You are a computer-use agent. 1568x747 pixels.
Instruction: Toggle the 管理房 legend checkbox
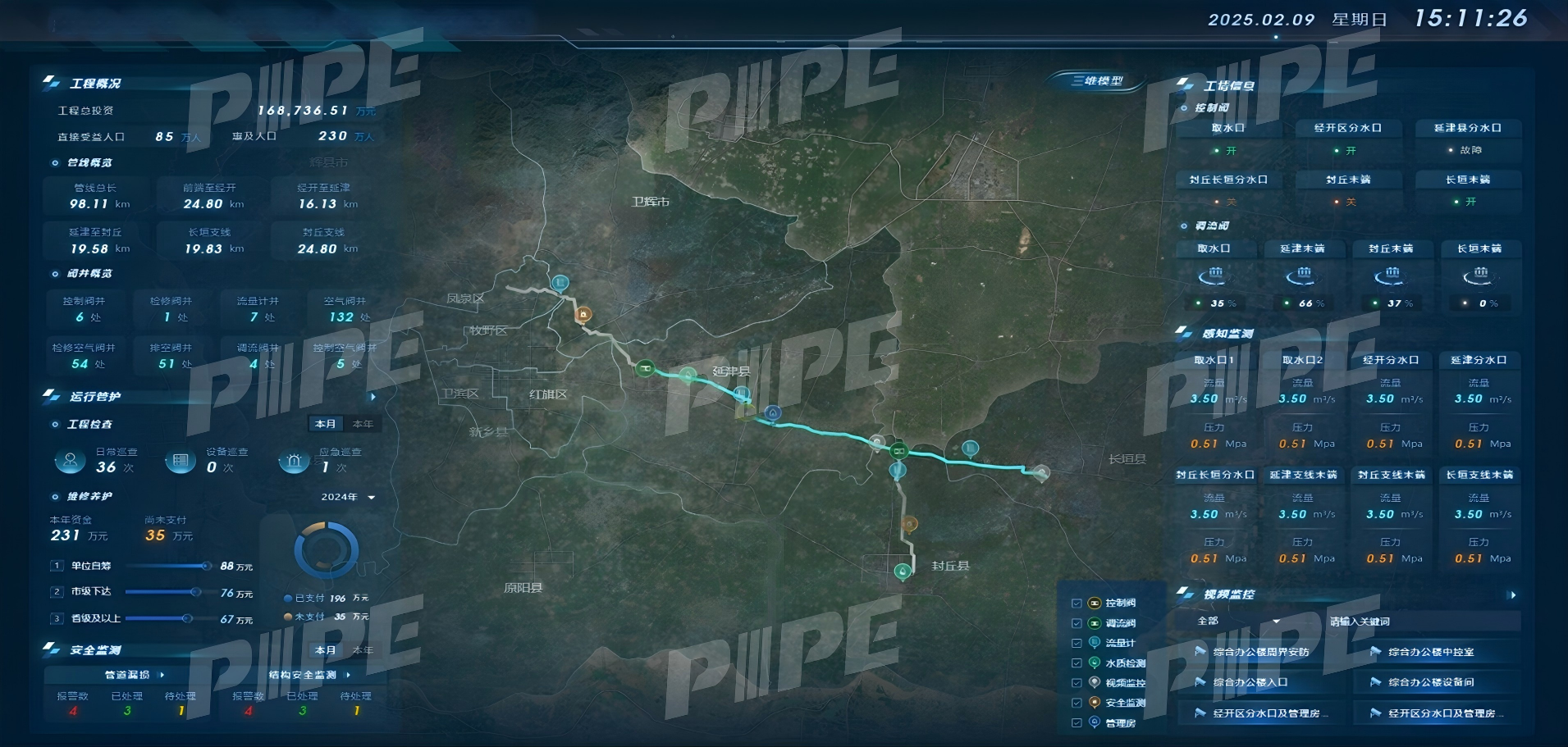[x=1077, y=723]
